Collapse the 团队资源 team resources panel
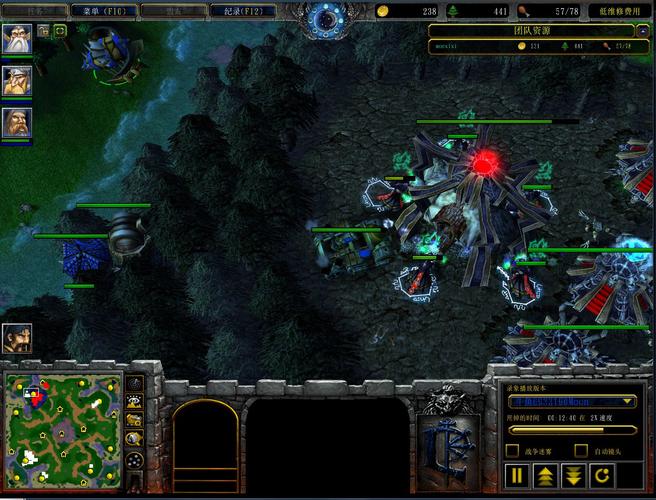This screenshot has height=500, width=656. click(x=642, y=31)
